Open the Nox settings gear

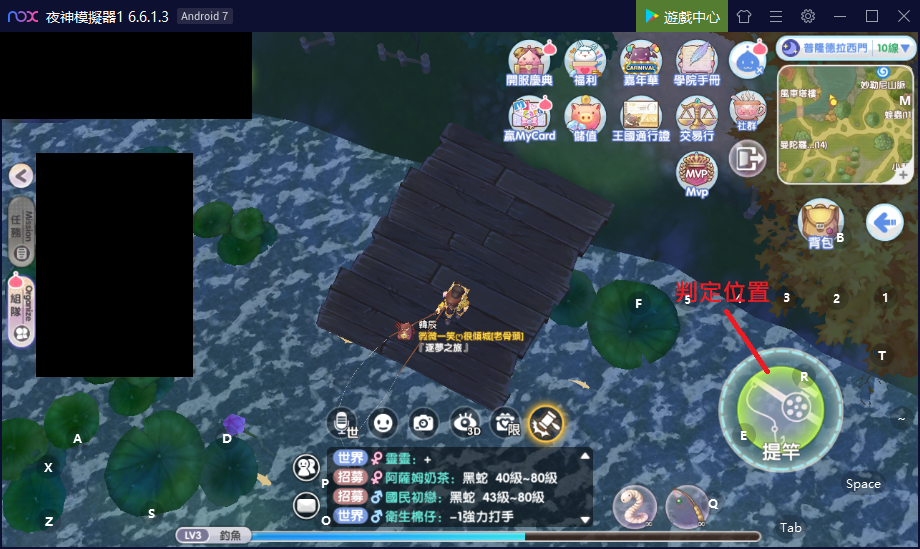click(x=808, y=16)
